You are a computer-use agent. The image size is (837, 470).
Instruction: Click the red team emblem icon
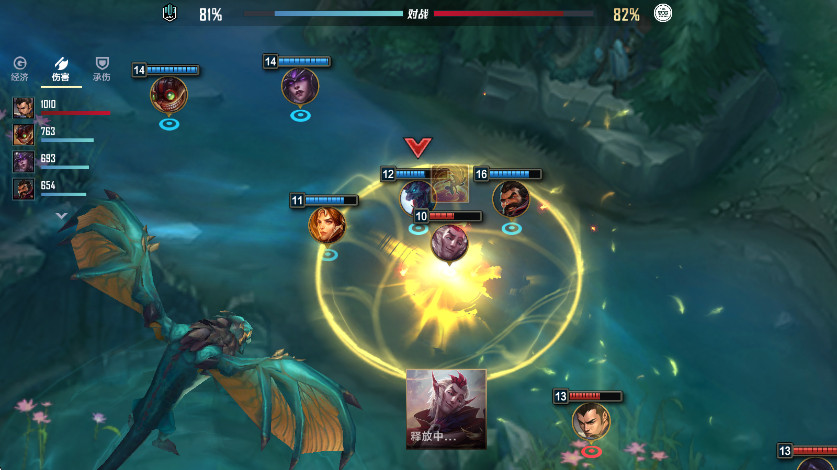point(662,13)
